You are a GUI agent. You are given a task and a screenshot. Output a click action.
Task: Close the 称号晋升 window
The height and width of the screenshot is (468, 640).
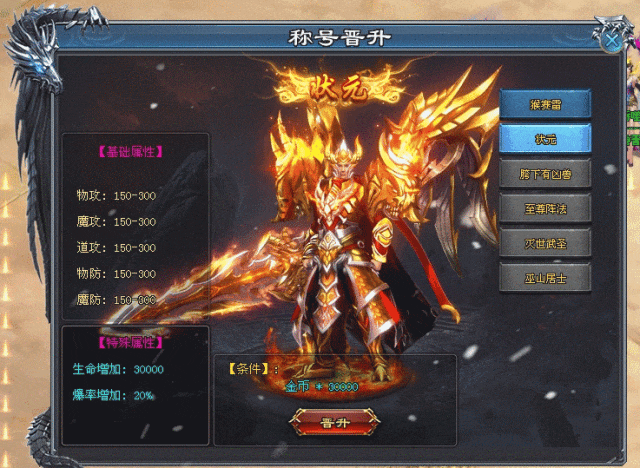point(610,40)
